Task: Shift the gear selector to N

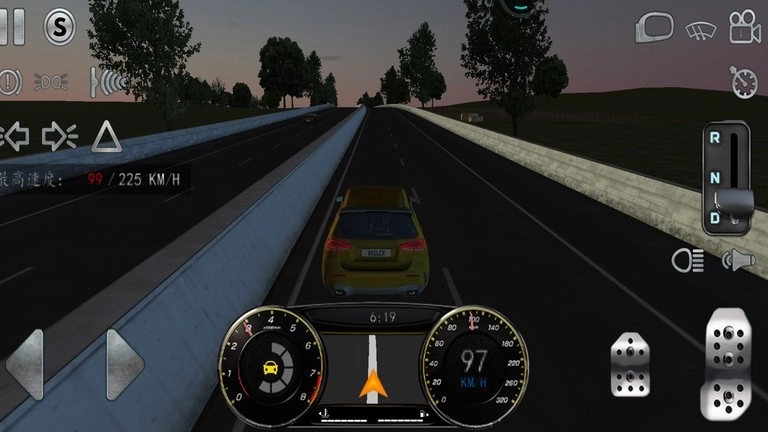Action: tap(715, 177)
